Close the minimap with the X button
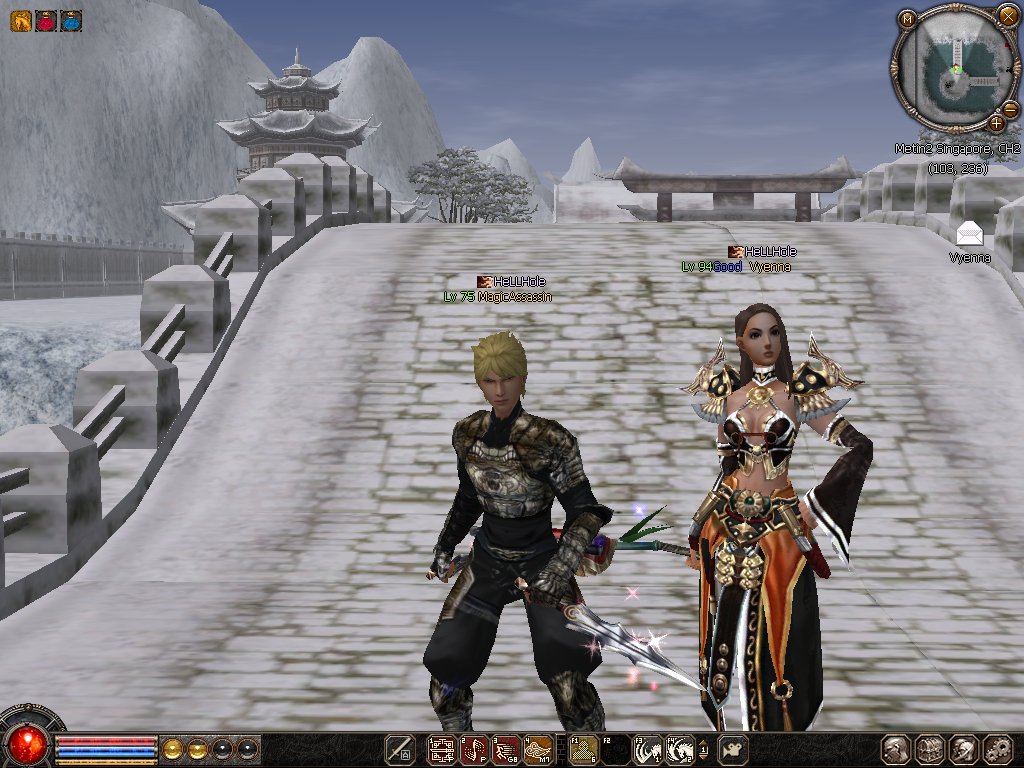 [1007, 15]
